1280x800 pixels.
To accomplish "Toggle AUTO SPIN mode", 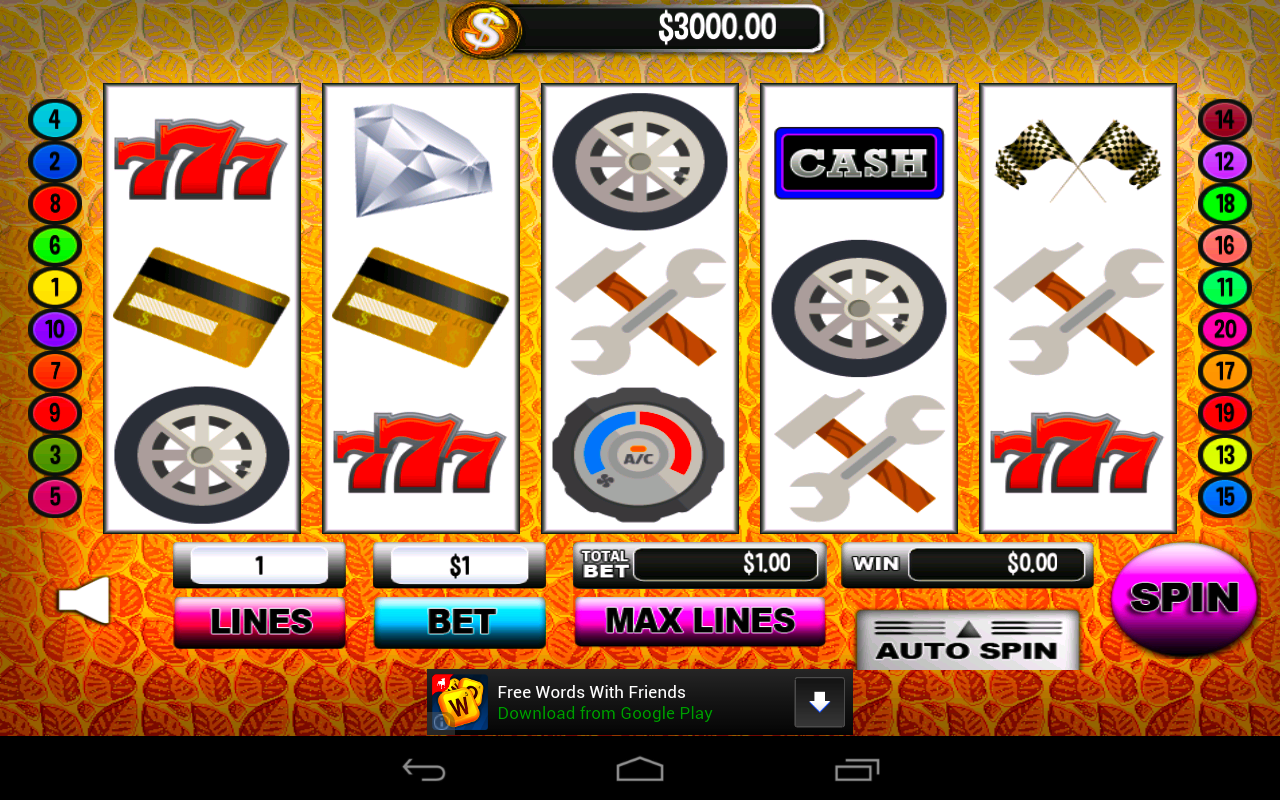I will [967, 650].
